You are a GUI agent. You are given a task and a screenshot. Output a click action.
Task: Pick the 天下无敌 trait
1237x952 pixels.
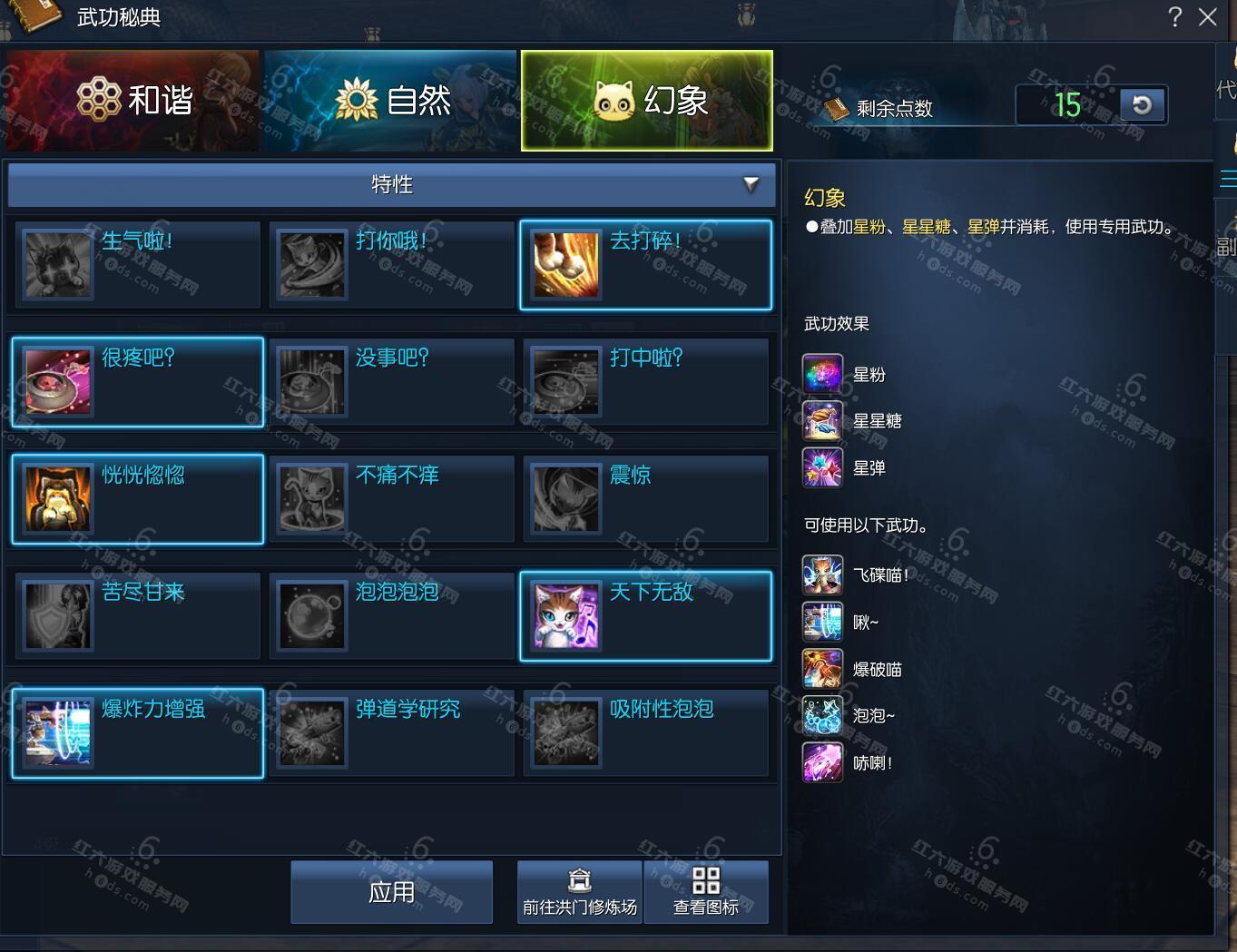tap(645, 615)
